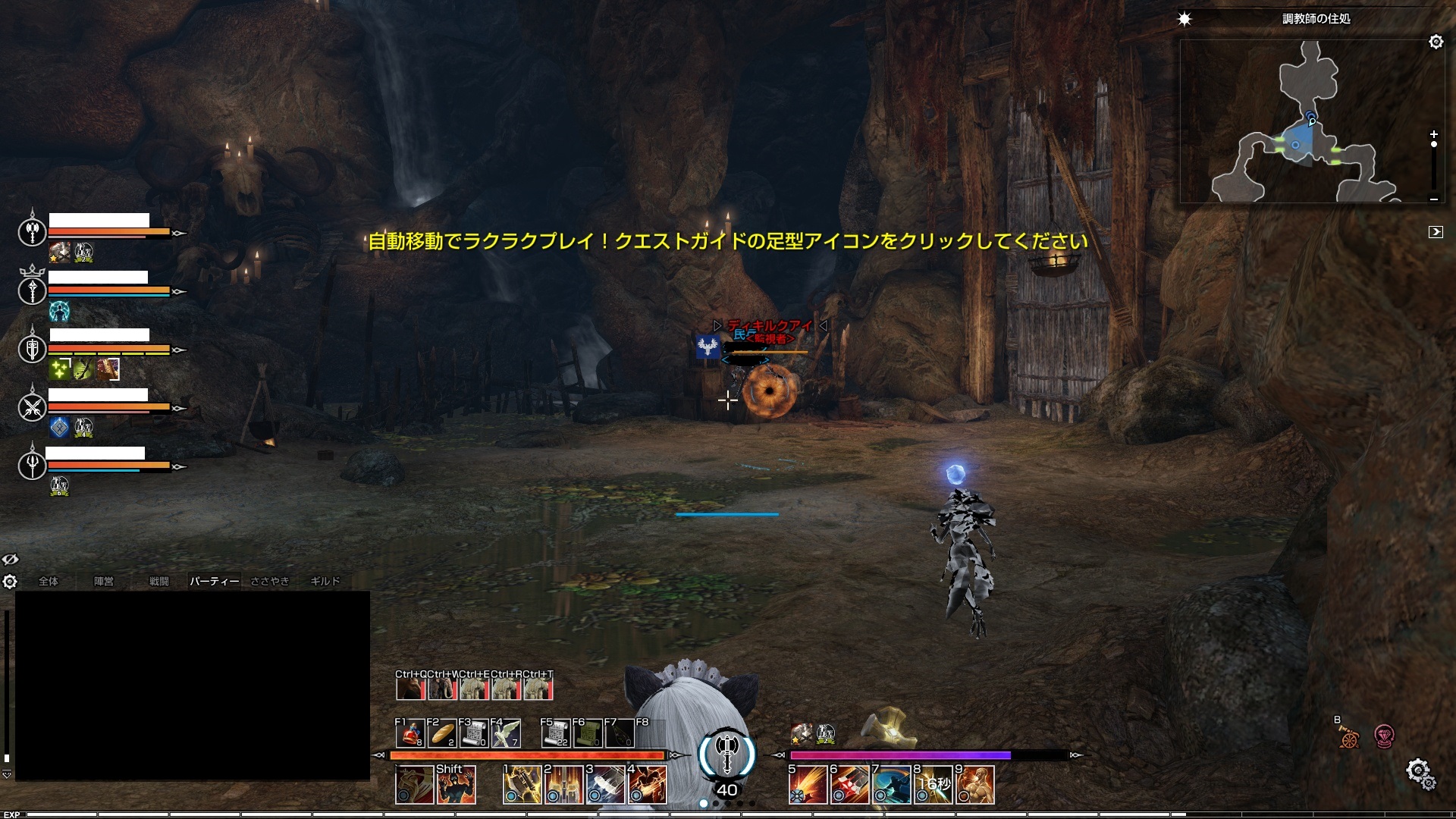Screen dimensions: 1456x819
Task: Open the minimap settings gear
Action: coord(1436,42)
